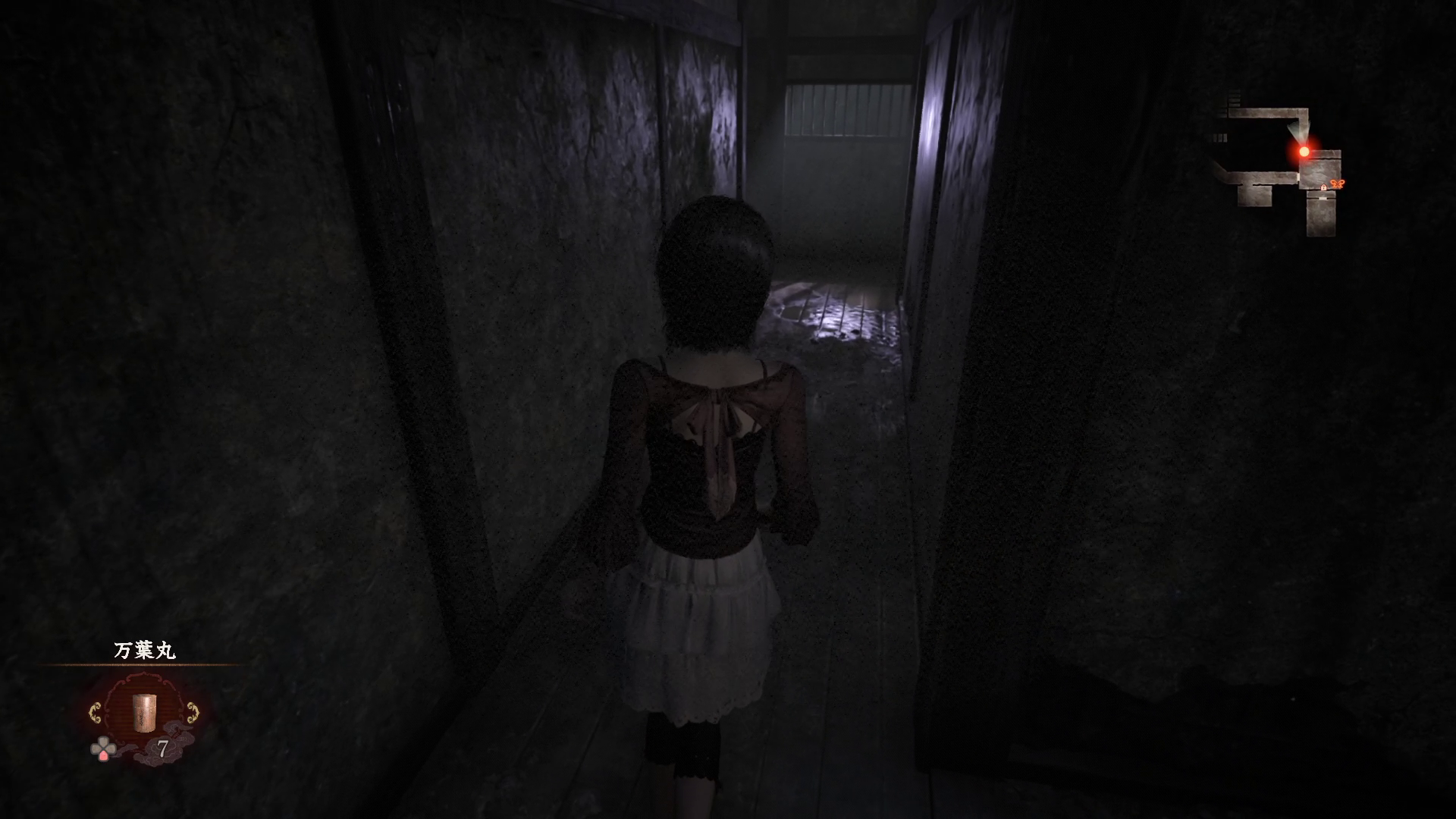Screen dimensions: 1456x819
Task: Click the orange butterfly marker on minimap
Action: (1338, 184)
